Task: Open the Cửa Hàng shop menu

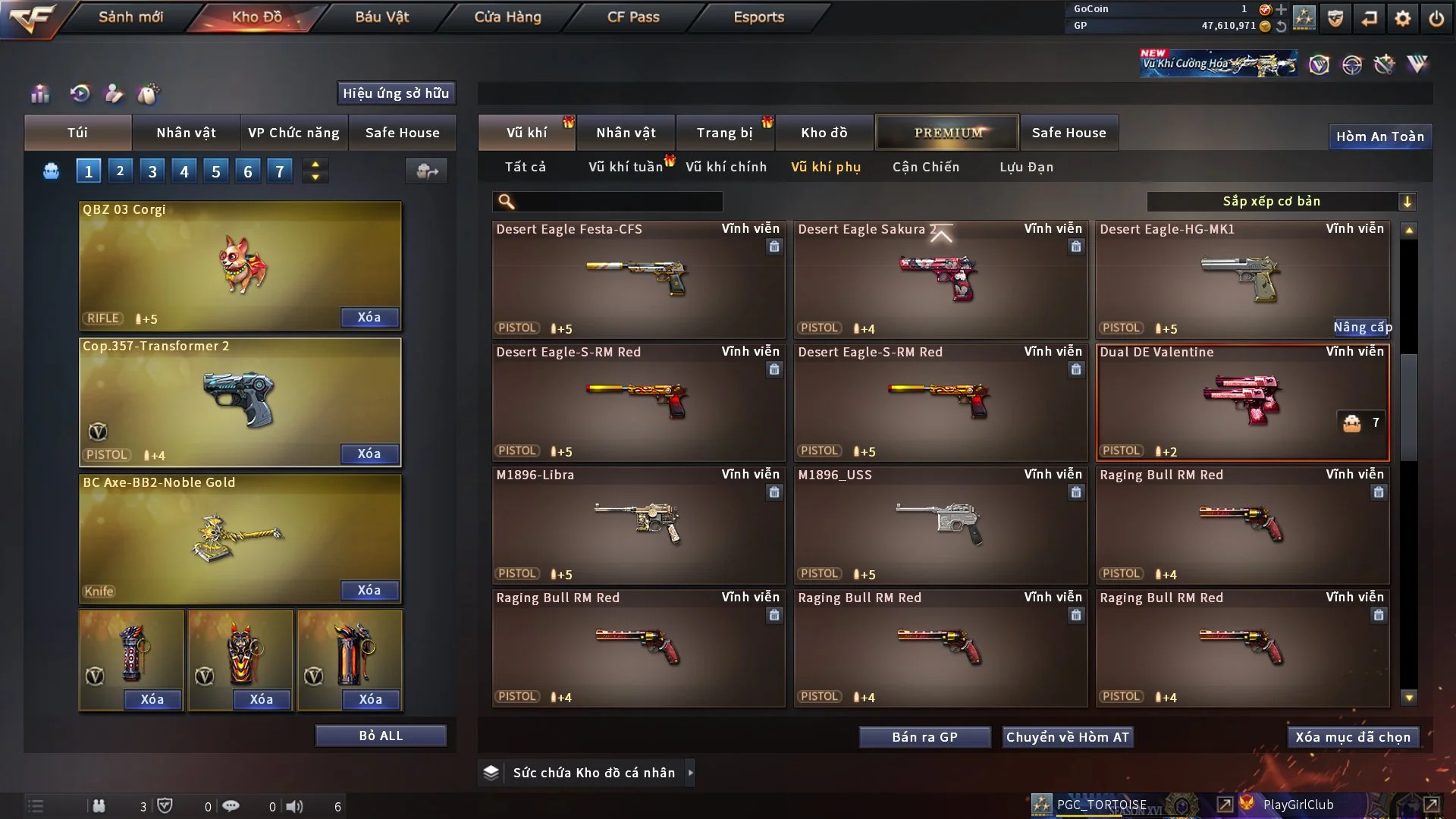Action: 507,17
